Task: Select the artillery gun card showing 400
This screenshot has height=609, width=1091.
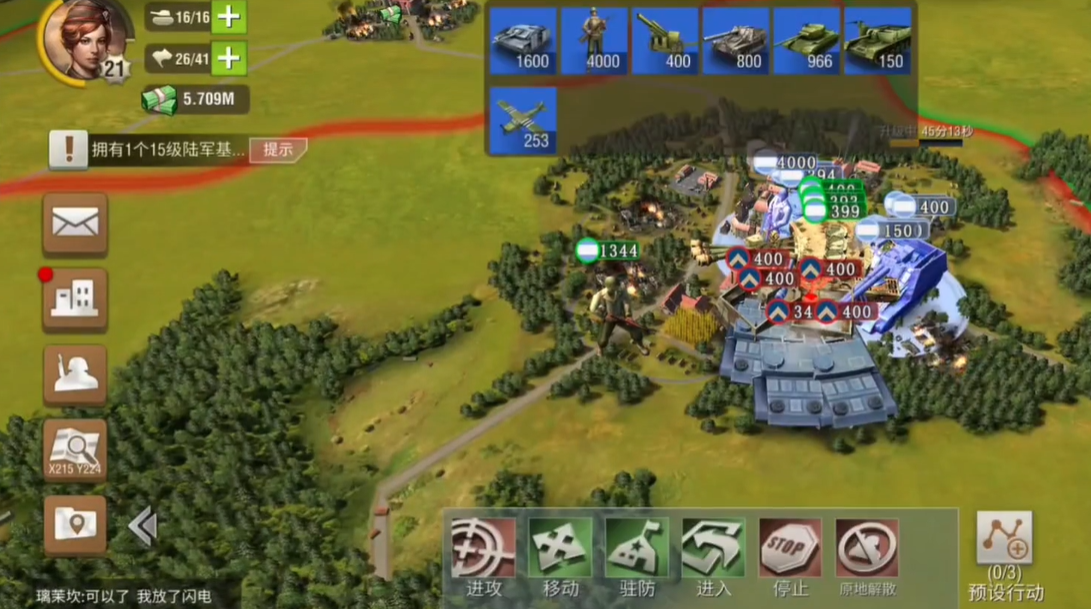Action: [x=665, y=41]
